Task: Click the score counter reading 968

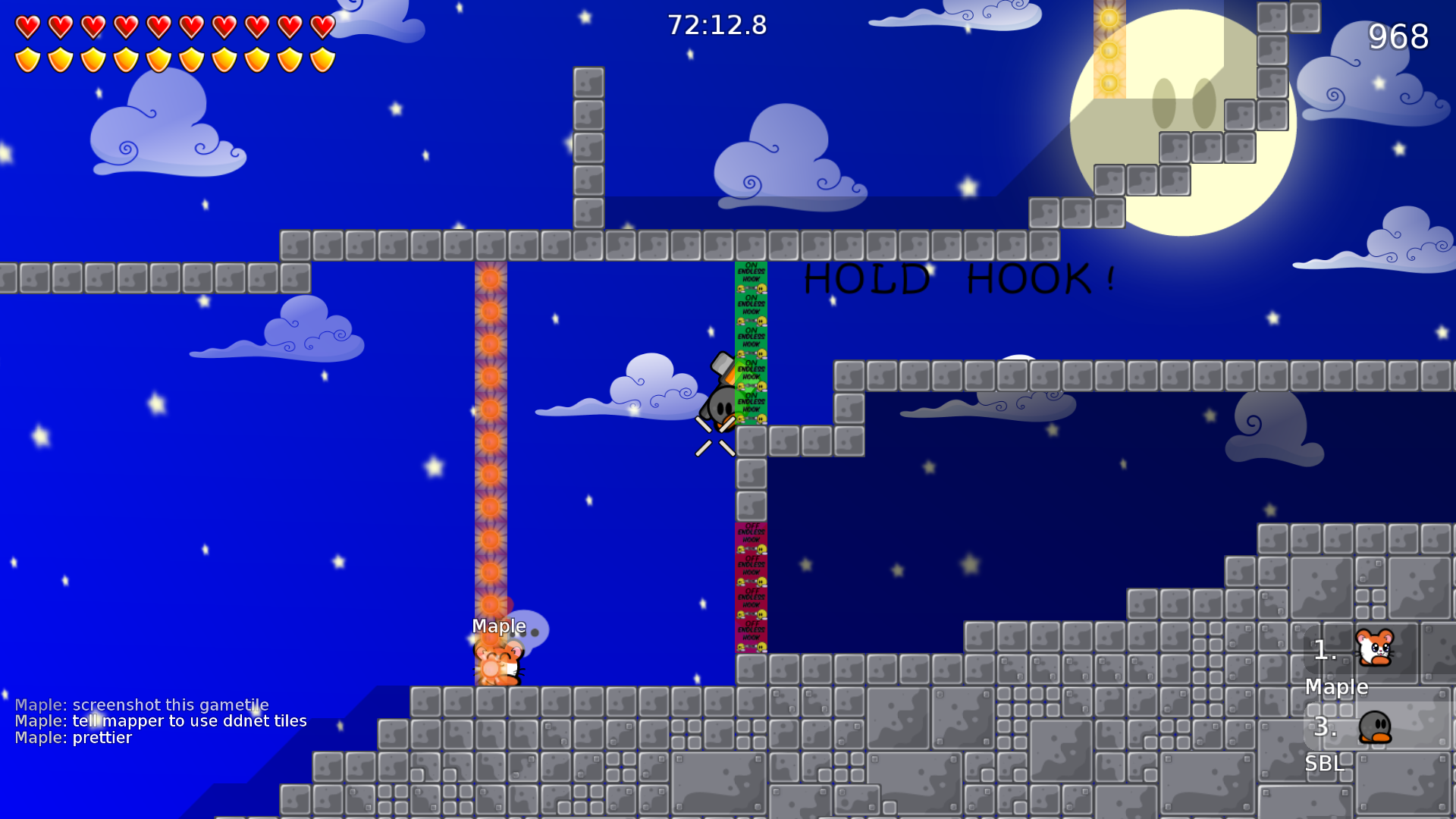Action: click(x=1399, y=36)
